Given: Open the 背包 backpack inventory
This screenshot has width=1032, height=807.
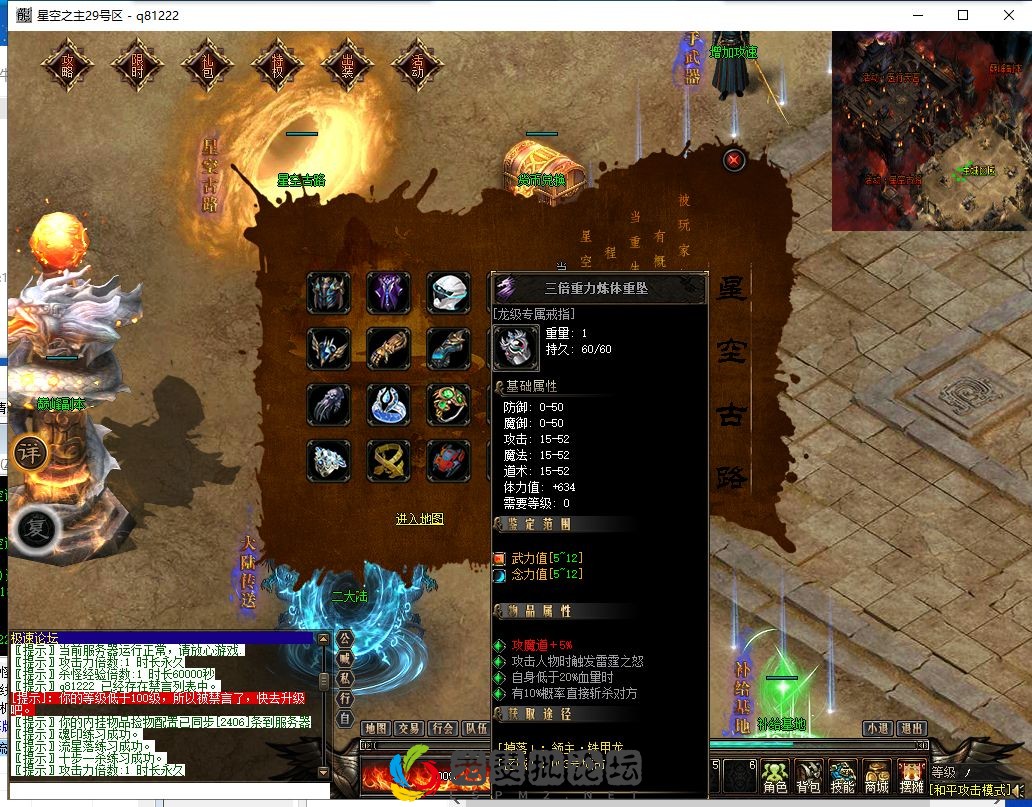Looking at the screenshot, I should click(x=809, y=775).
